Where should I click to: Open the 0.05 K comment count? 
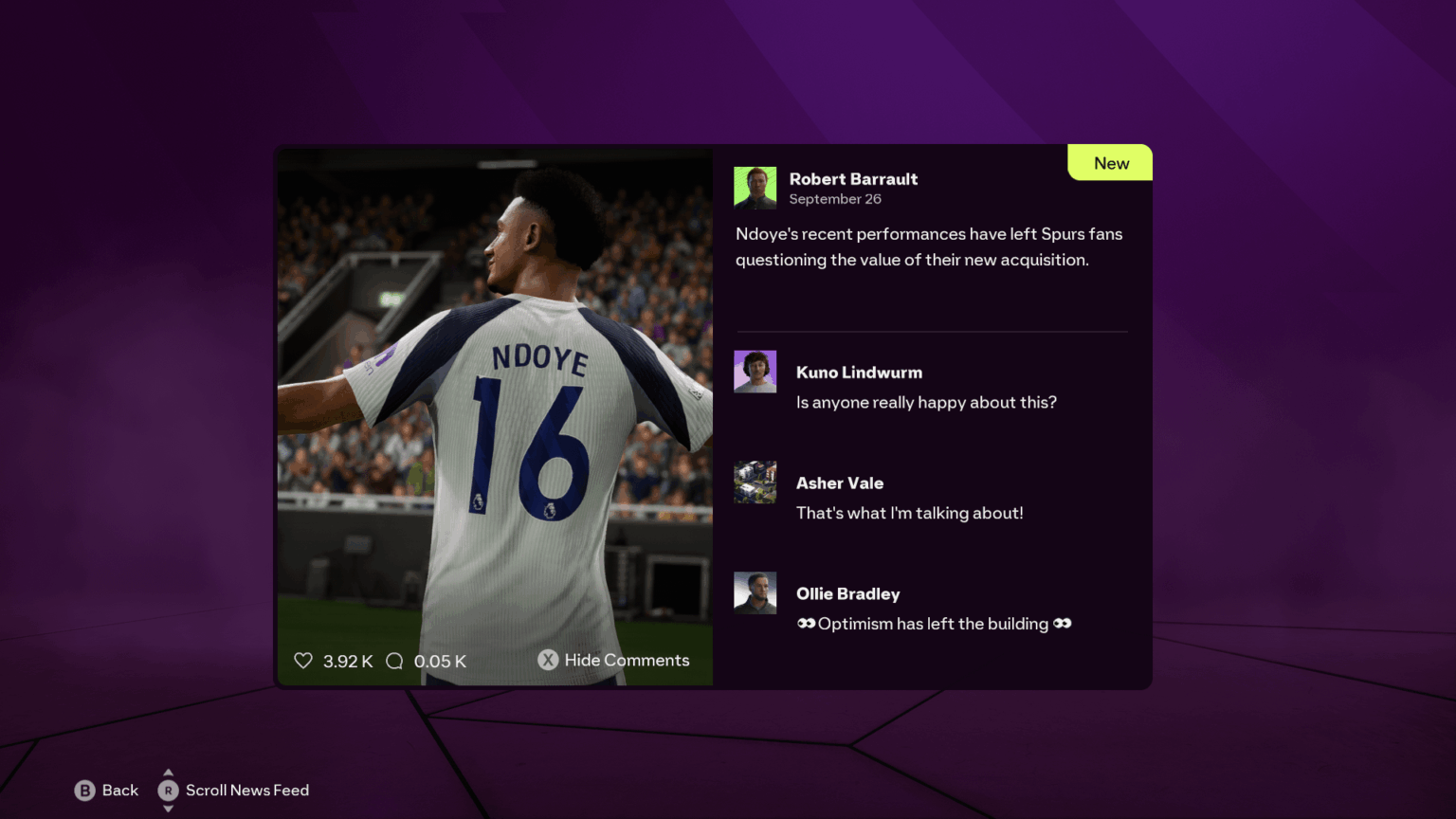(x=439, y=661)
